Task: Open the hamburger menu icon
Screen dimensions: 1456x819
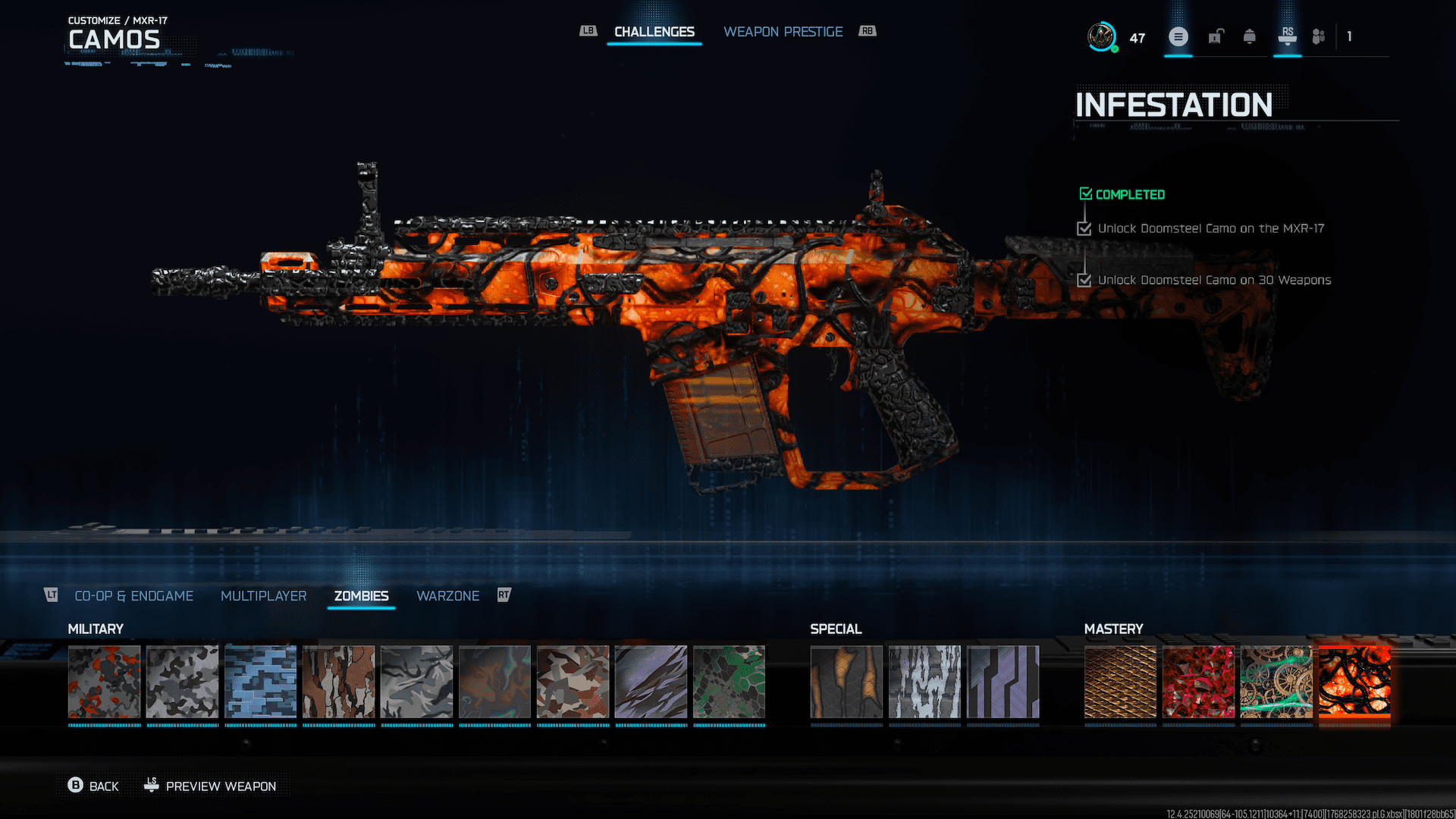Action: coord(1178,36)
